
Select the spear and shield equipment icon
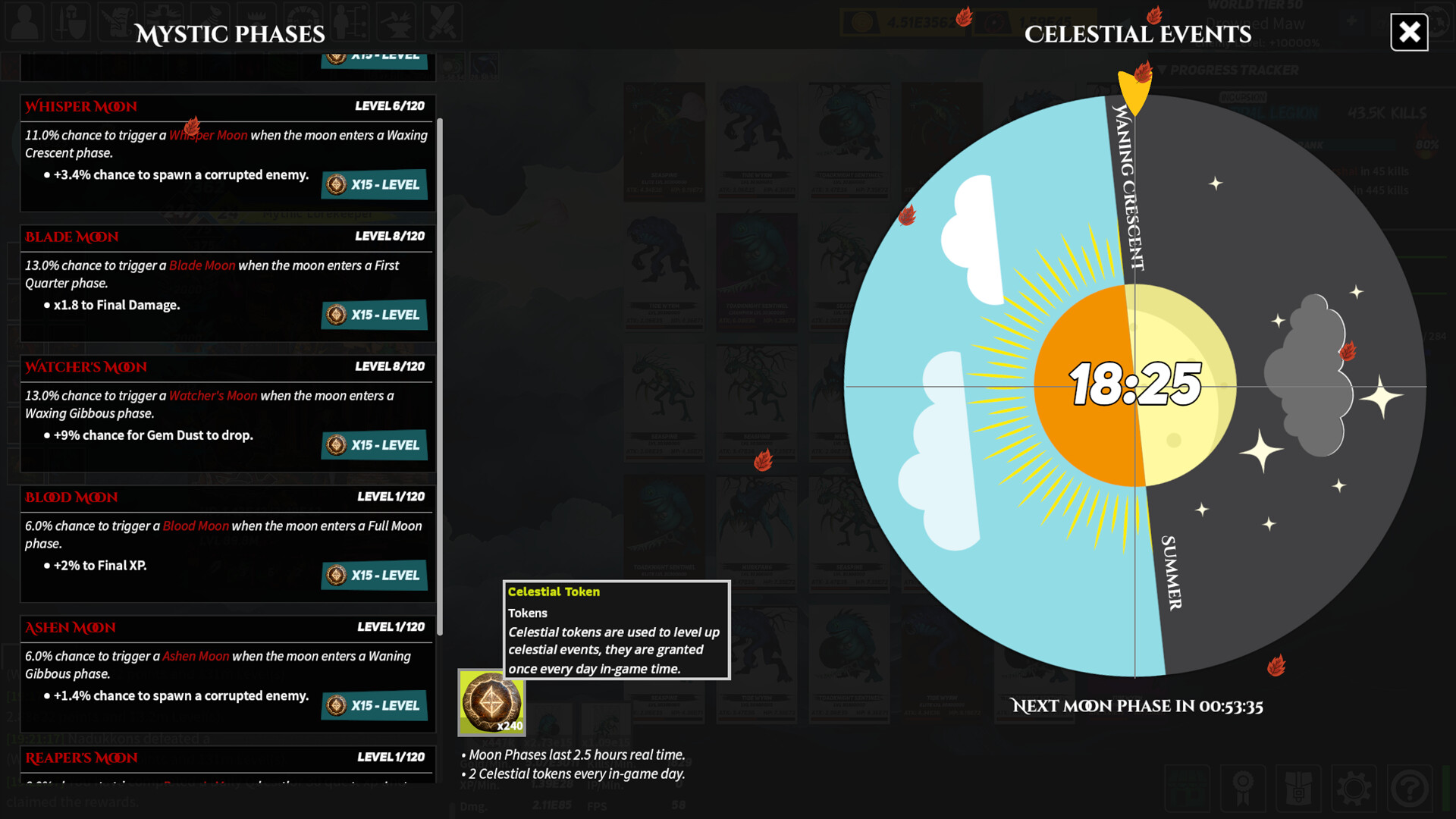coord(71,23)
